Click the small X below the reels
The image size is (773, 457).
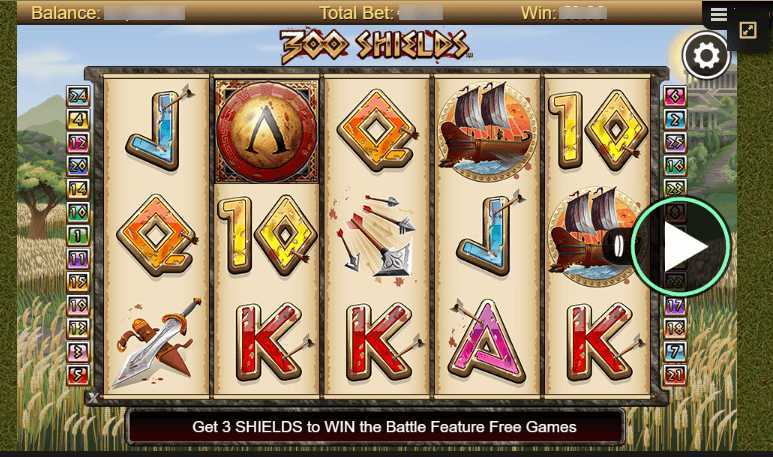pos(93,398)
